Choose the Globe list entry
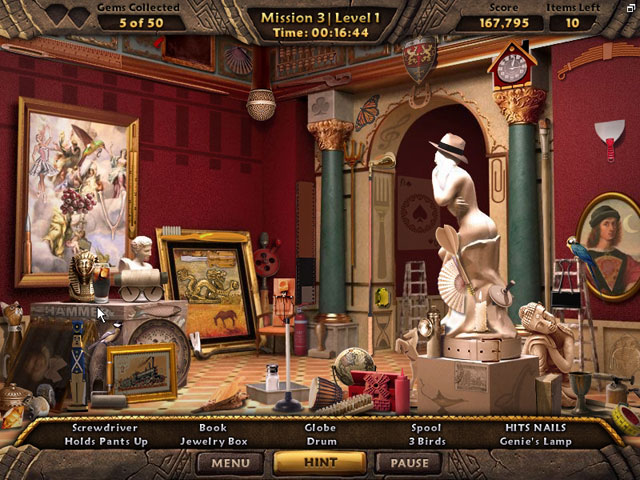Screen dimensions: 640x480 tap(321, 428)
